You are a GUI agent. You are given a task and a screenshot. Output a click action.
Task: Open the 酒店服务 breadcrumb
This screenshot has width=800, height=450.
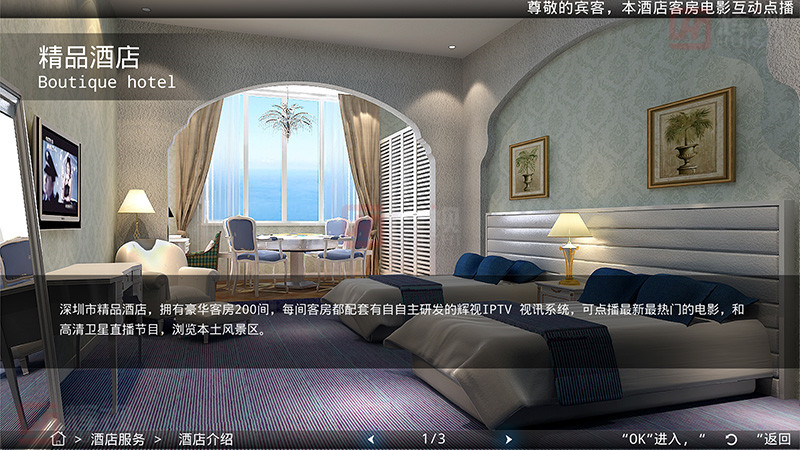pos(117,439)
